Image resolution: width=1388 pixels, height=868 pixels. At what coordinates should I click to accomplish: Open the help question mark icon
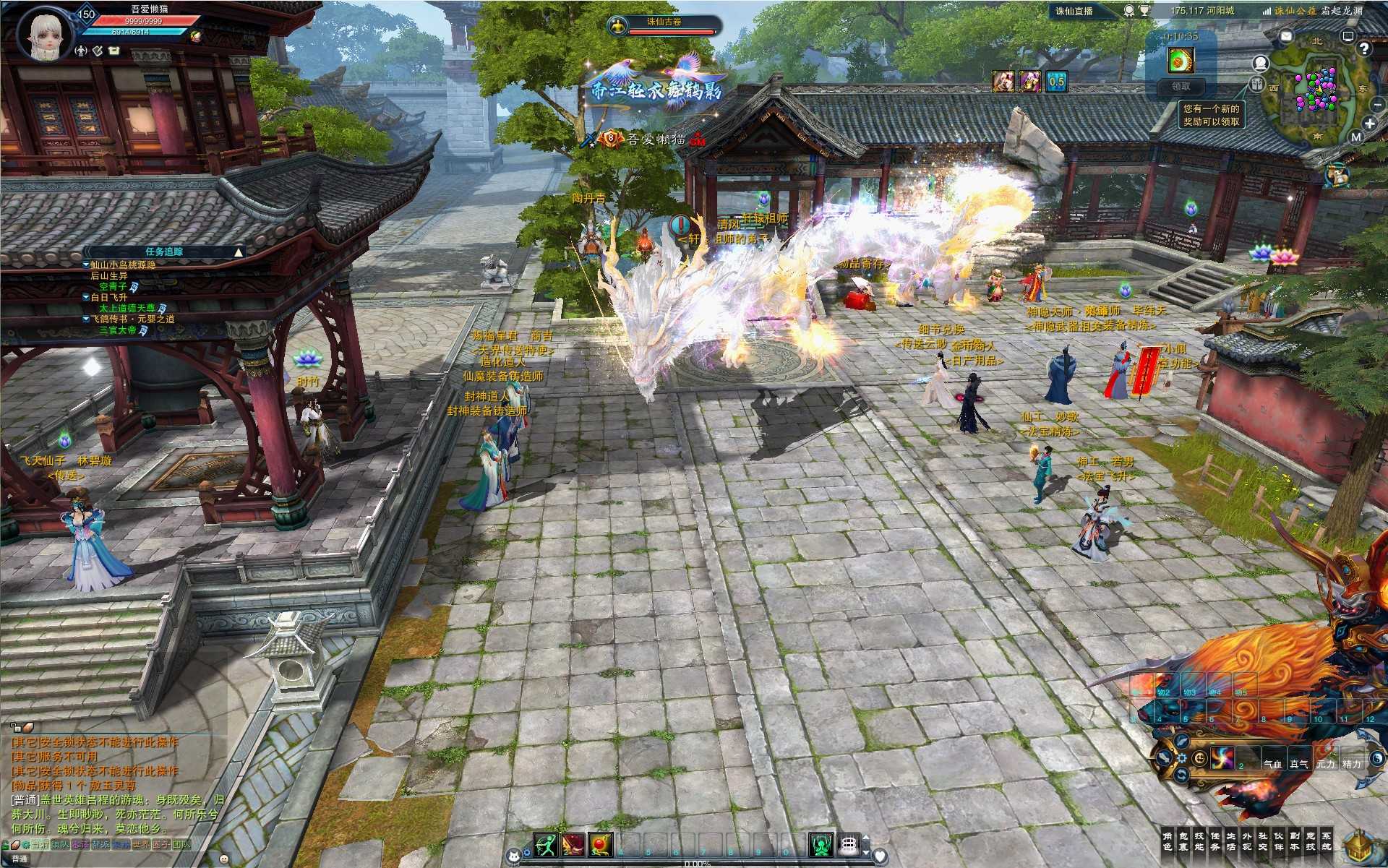[x=1363, y=48]
